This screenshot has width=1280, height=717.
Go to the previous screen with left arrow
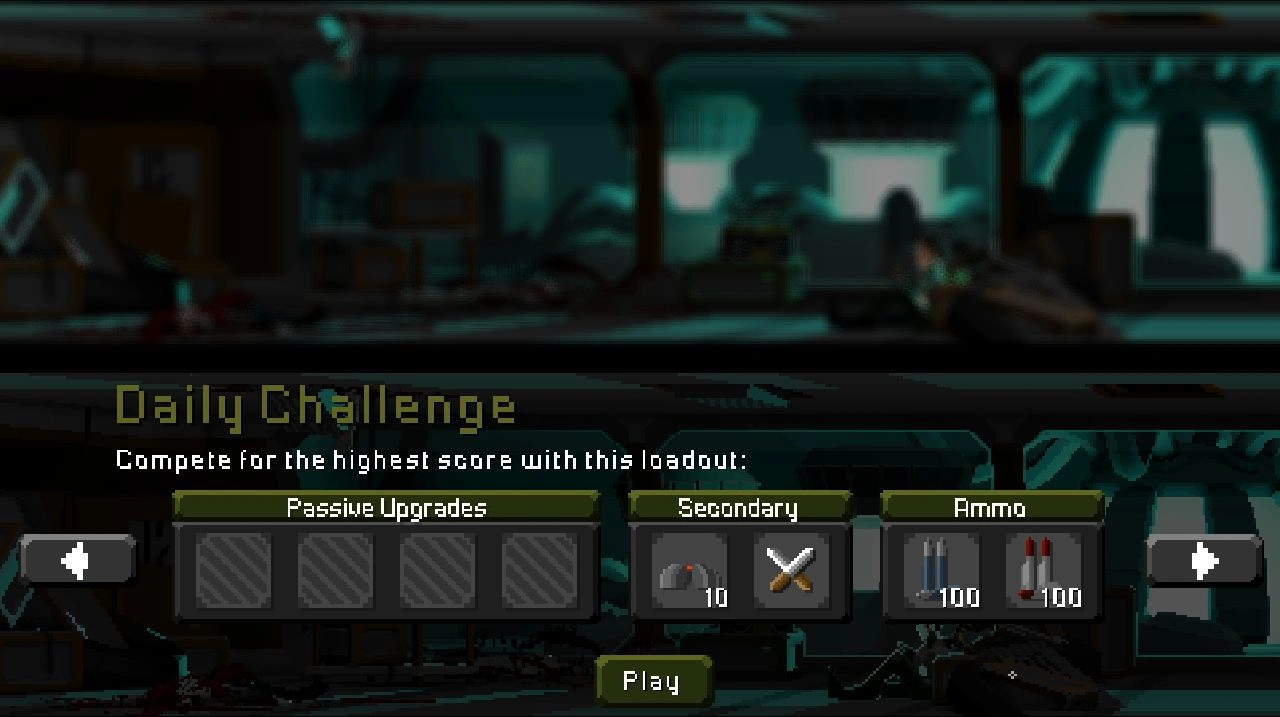click(x=77, y=560)
